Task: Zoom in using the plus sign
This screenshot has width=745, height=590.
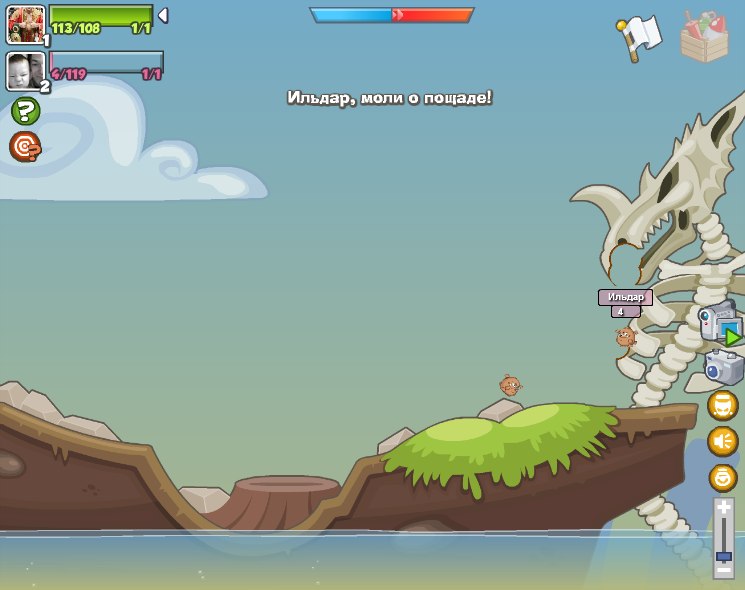Action: (723, 509)
